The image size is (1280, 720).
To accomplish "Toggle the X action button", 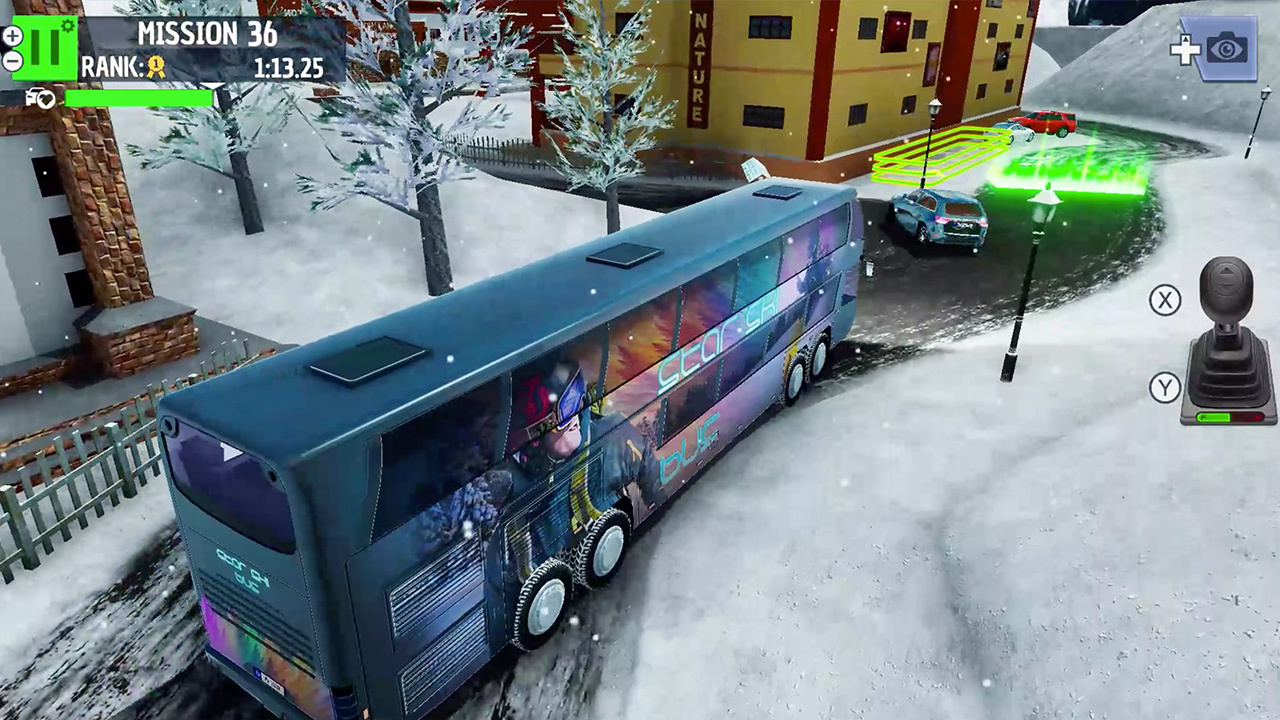I will pos(1163,300).
